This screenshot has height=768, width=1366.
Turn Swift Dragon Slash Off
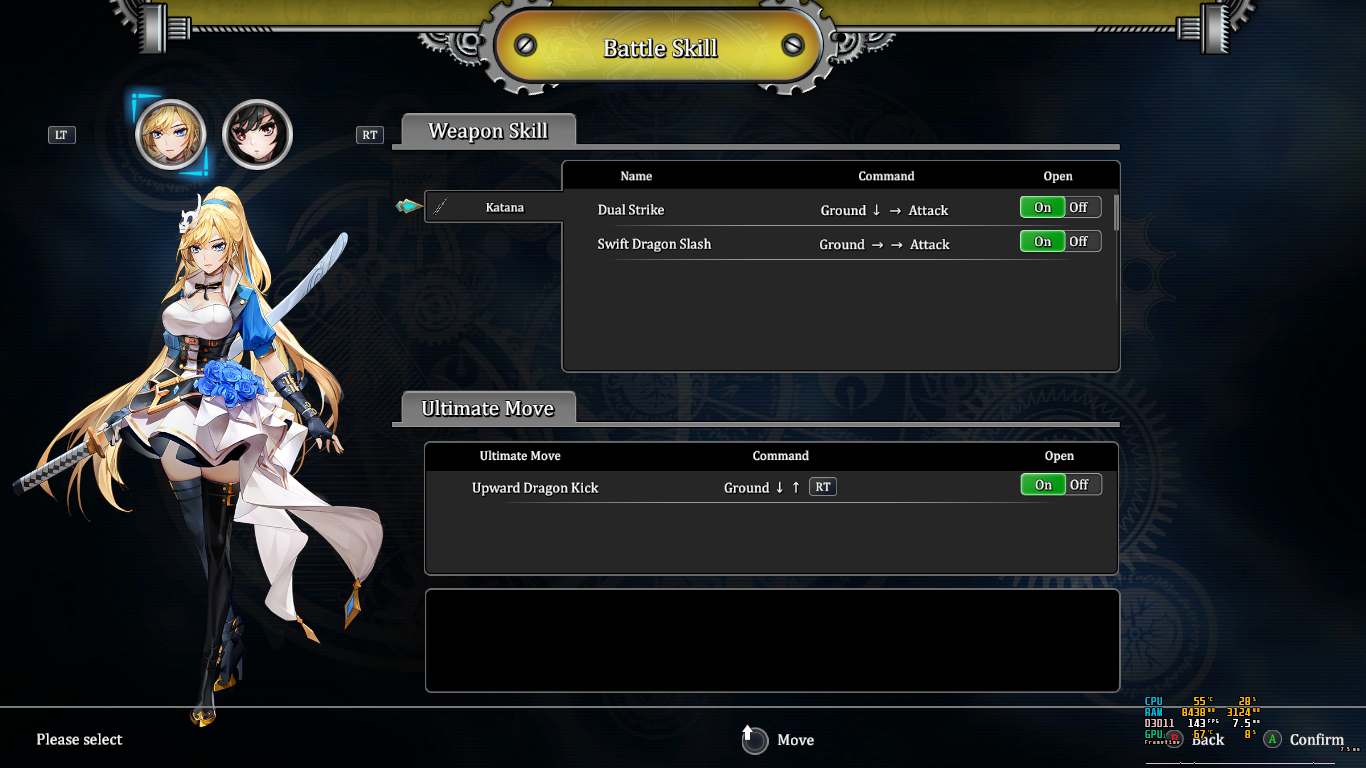click(x=1079, y=241)
